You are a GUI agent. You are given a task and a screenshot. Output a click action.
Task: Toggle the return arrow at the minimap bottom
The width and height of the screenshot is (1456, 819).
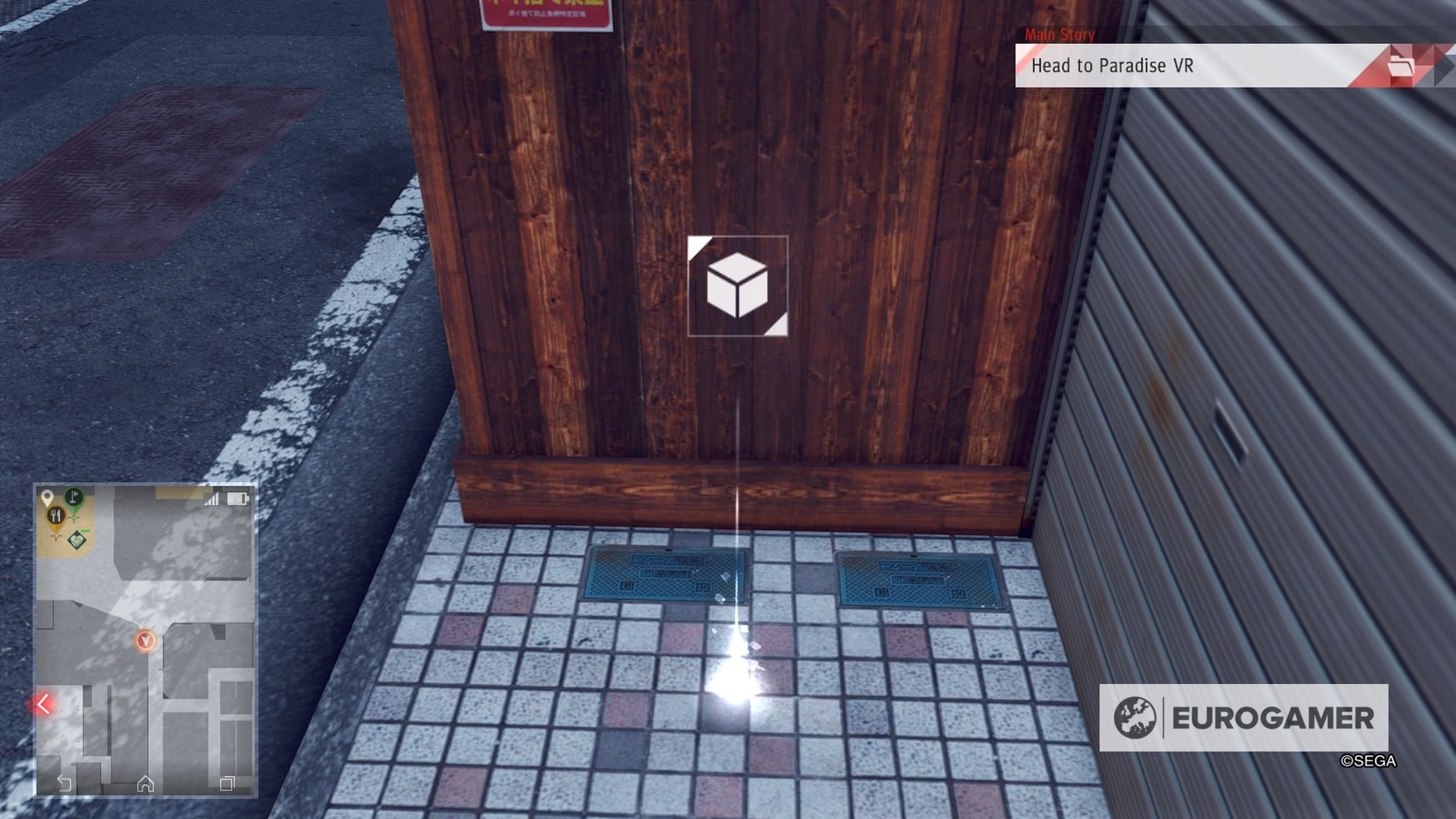[64, 784]
